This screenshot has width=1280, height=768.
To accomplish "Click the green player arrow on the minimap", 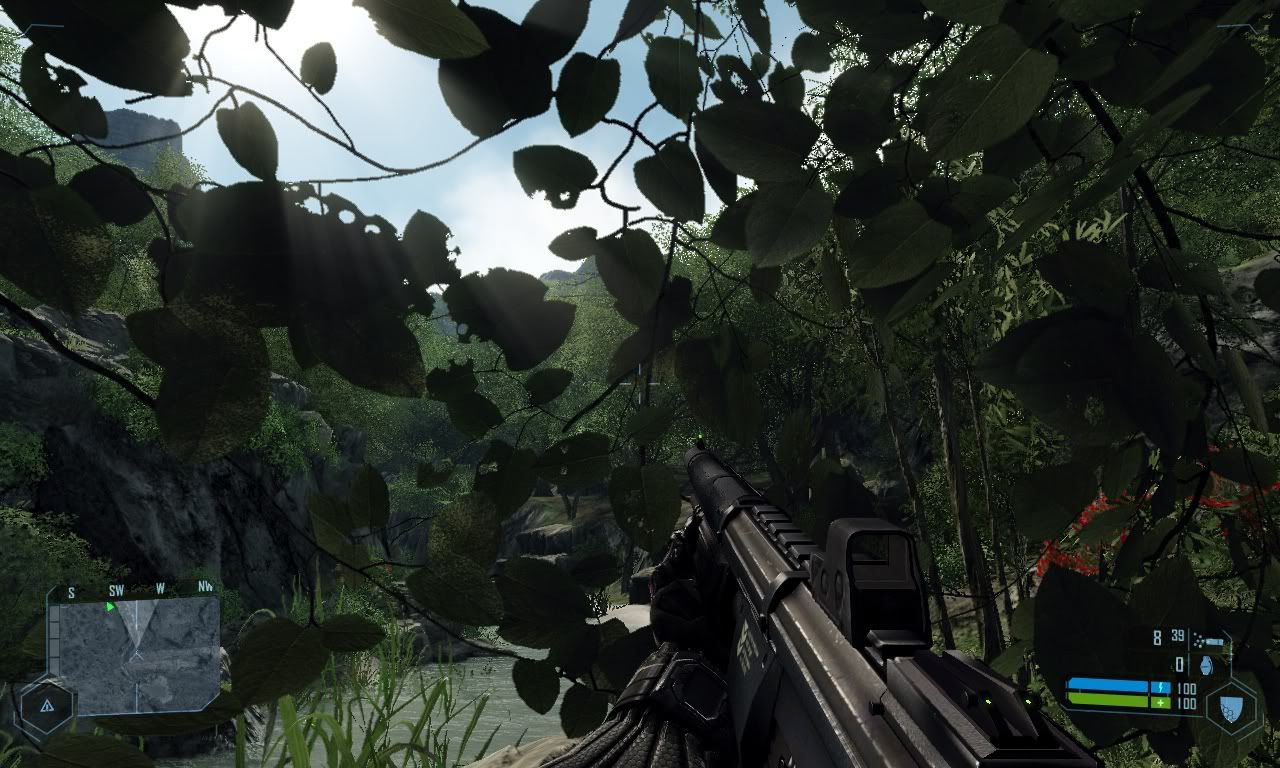I will (110, 606).
